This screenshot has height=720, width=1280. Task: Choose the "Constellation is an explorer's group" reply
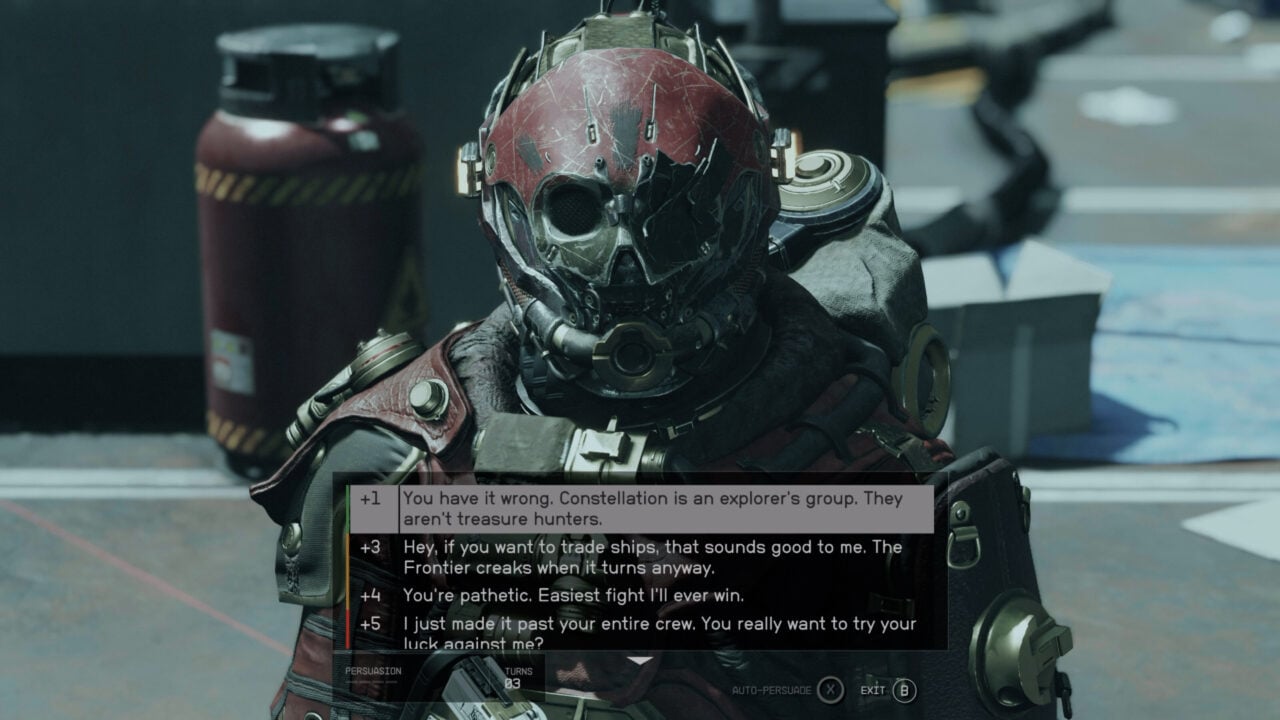pos(640,509)
